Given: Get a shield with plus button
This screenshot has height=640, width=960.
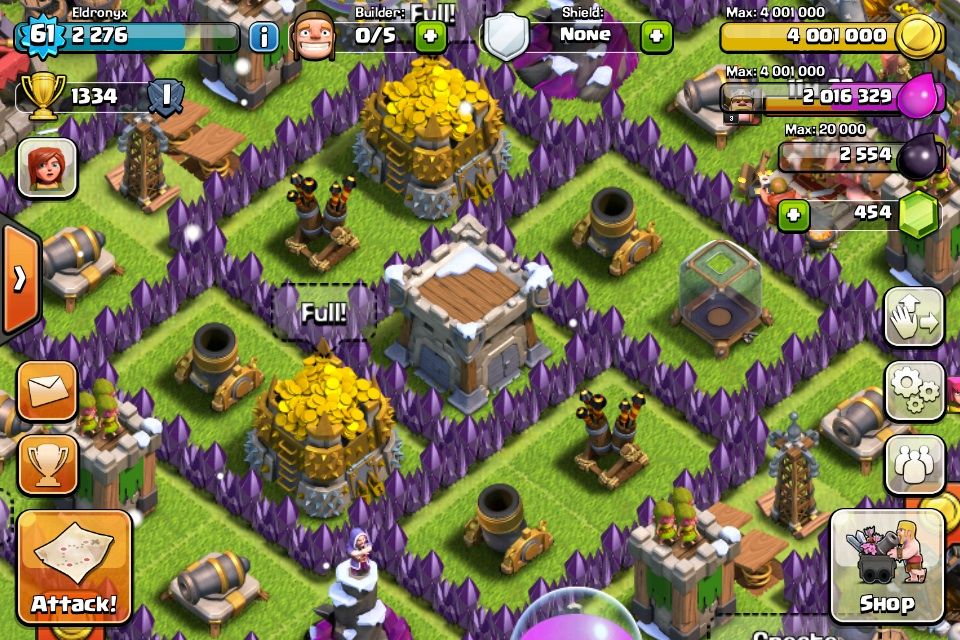Looking at the screenshot, I should (656, 37).
